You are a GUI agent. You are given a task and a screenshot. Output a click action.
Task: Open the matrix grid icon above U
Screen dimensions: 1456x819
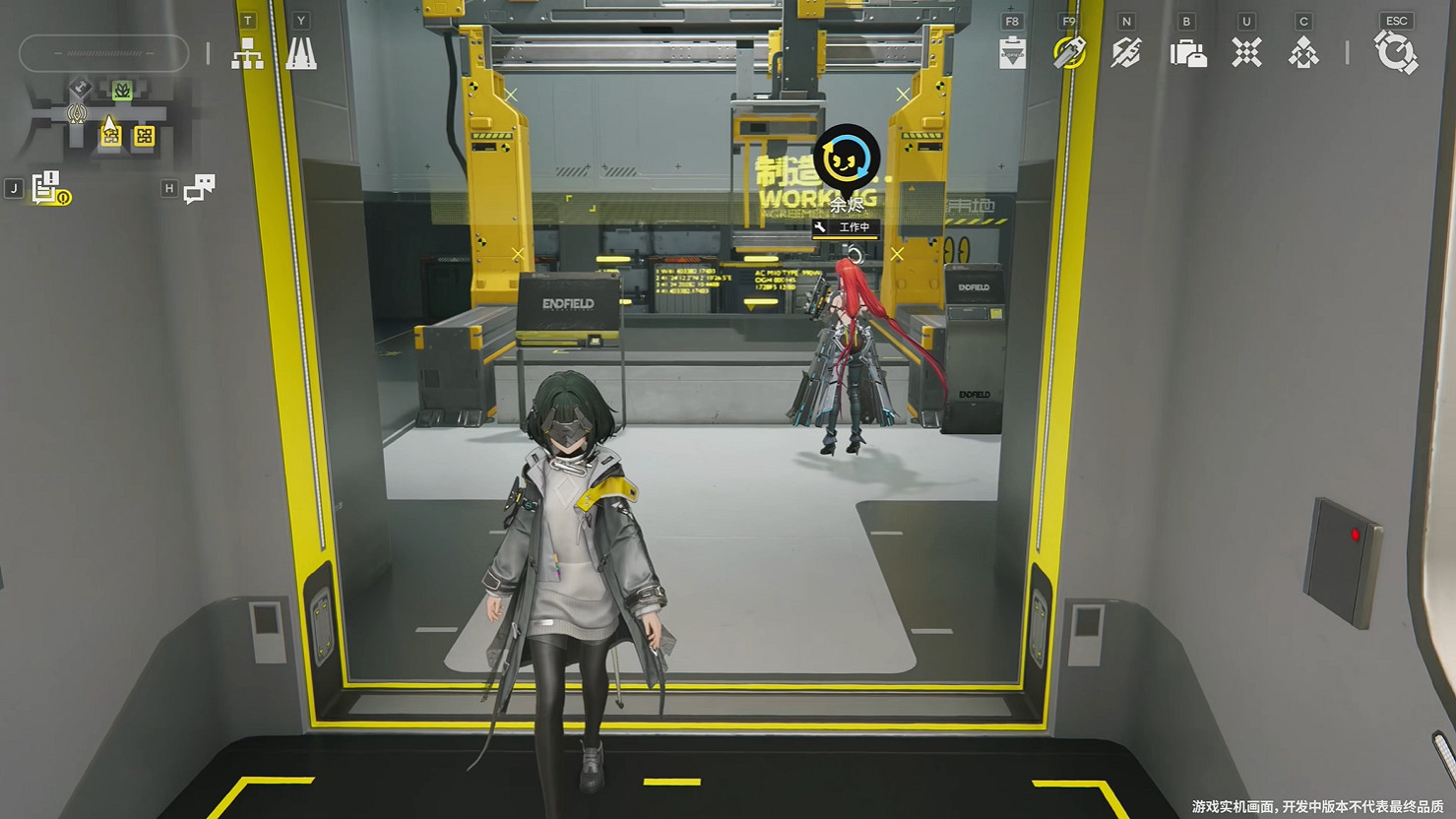1245,54
